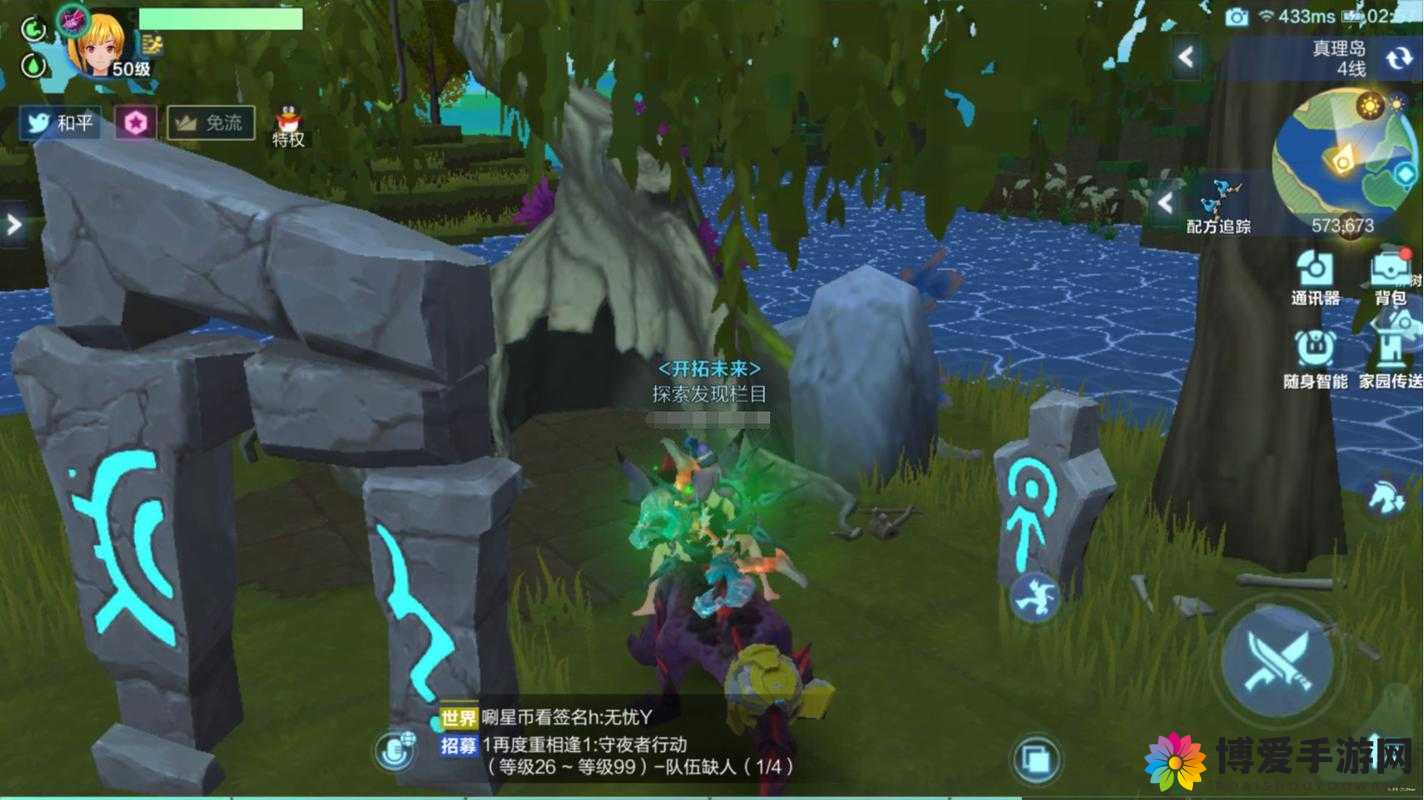Collapse the panel beside the 真理岛 location bar

1187,57
